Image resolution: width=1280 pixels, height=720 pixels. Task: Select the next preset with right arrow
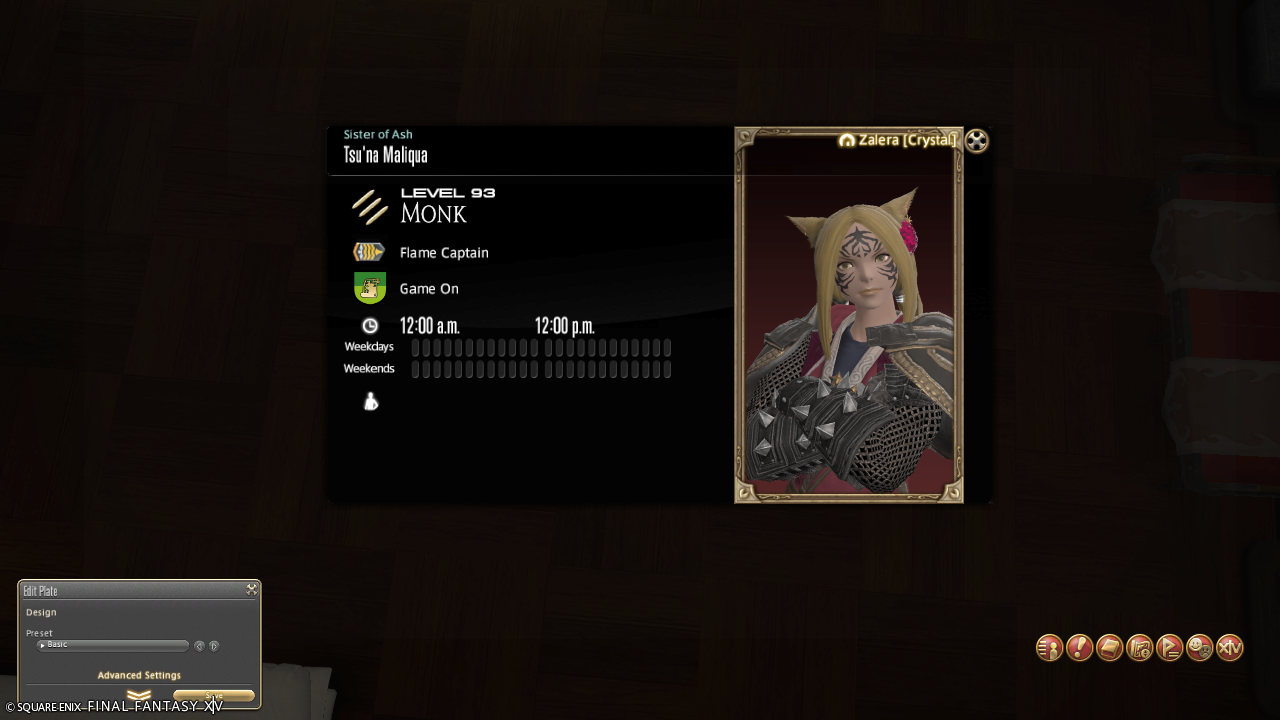[x=214, y=646]
